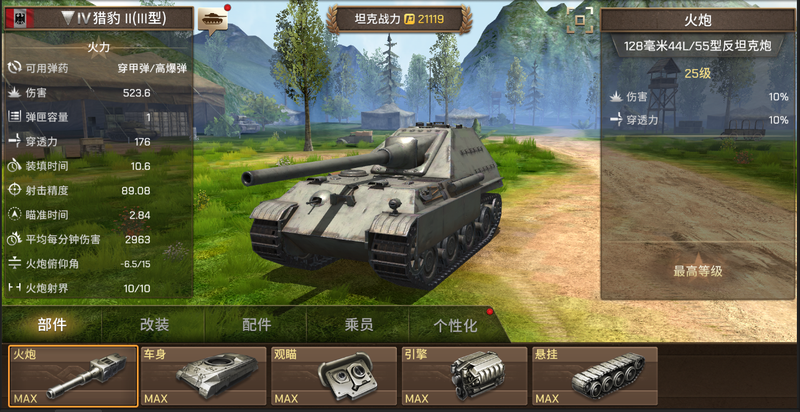800x412 pixels.
Task: Show the 乘员 (Crew) tab
Action: coord(358,325)
